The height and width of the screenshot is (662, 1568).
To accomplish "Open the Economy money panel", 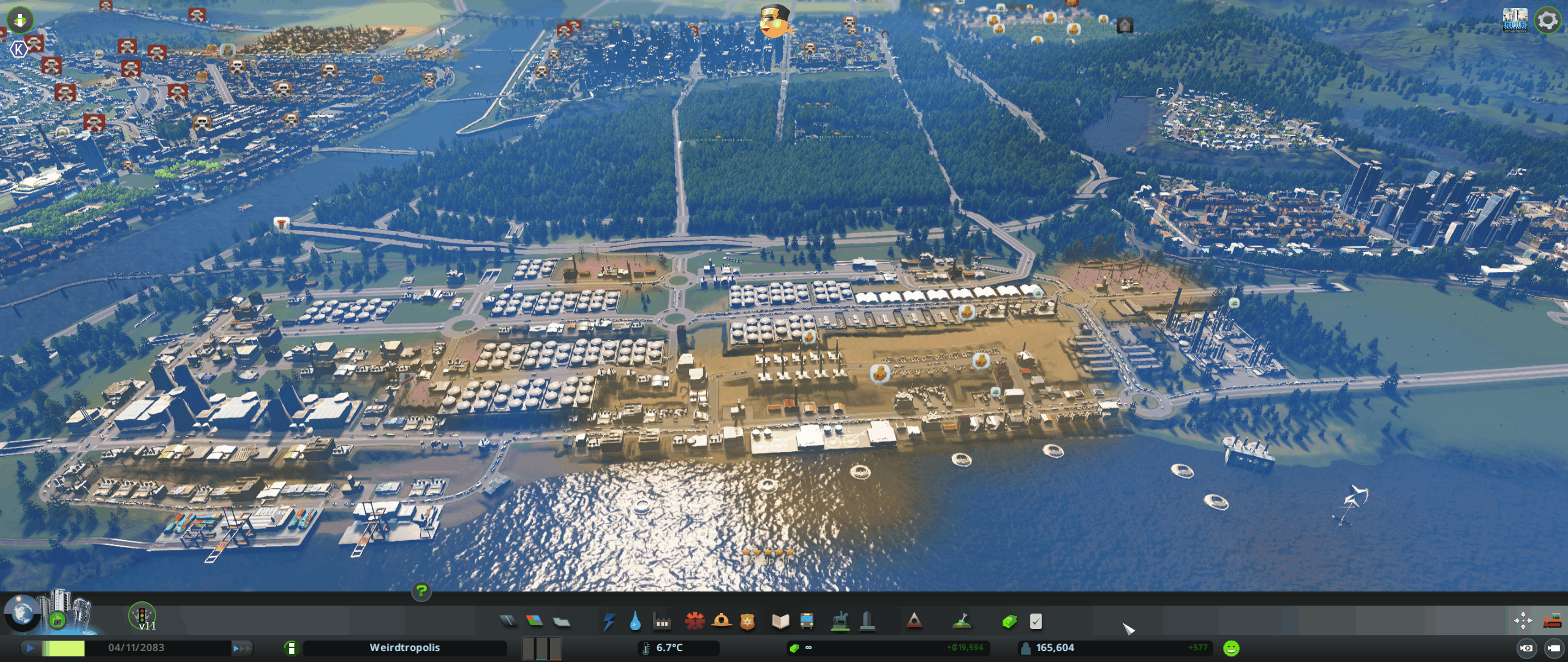I will tap(1009, 622).
